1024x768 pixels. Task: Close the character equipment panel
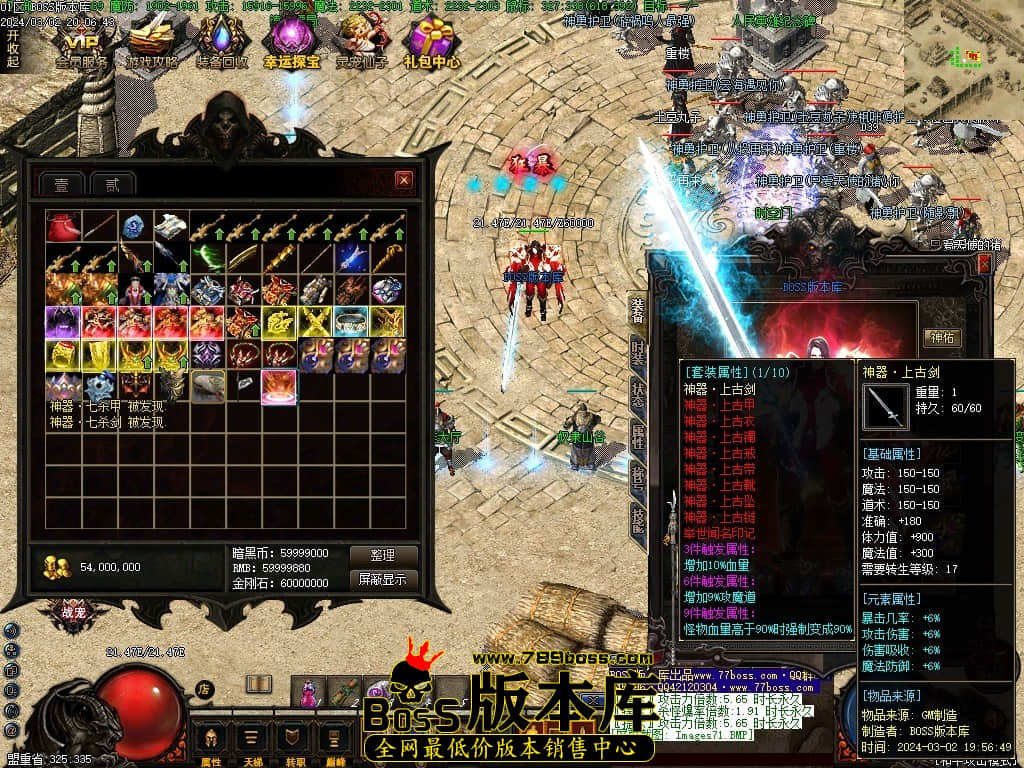[984, 263]
